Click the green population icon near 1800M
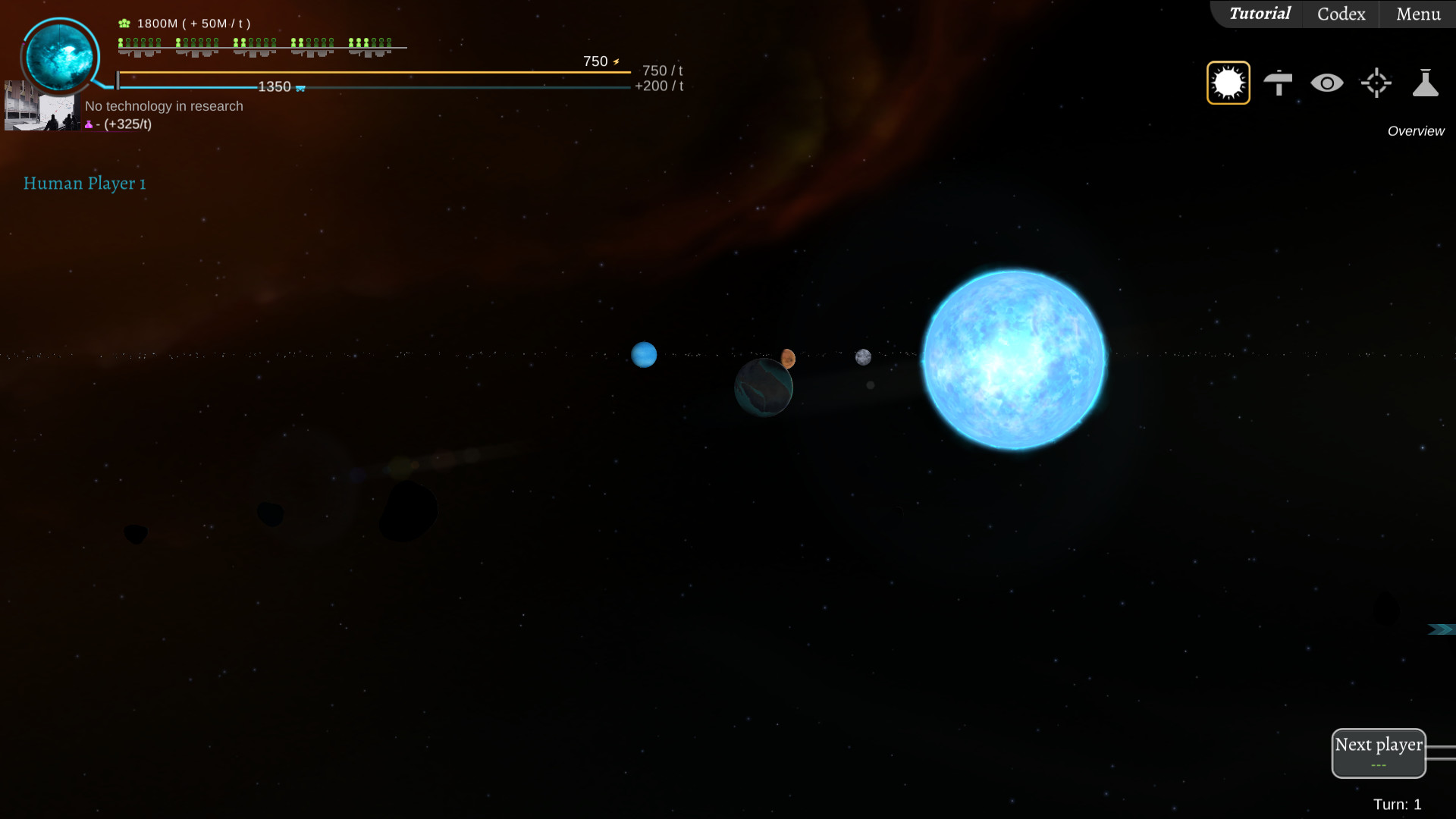1456x819 pixels. pos(122,23)
